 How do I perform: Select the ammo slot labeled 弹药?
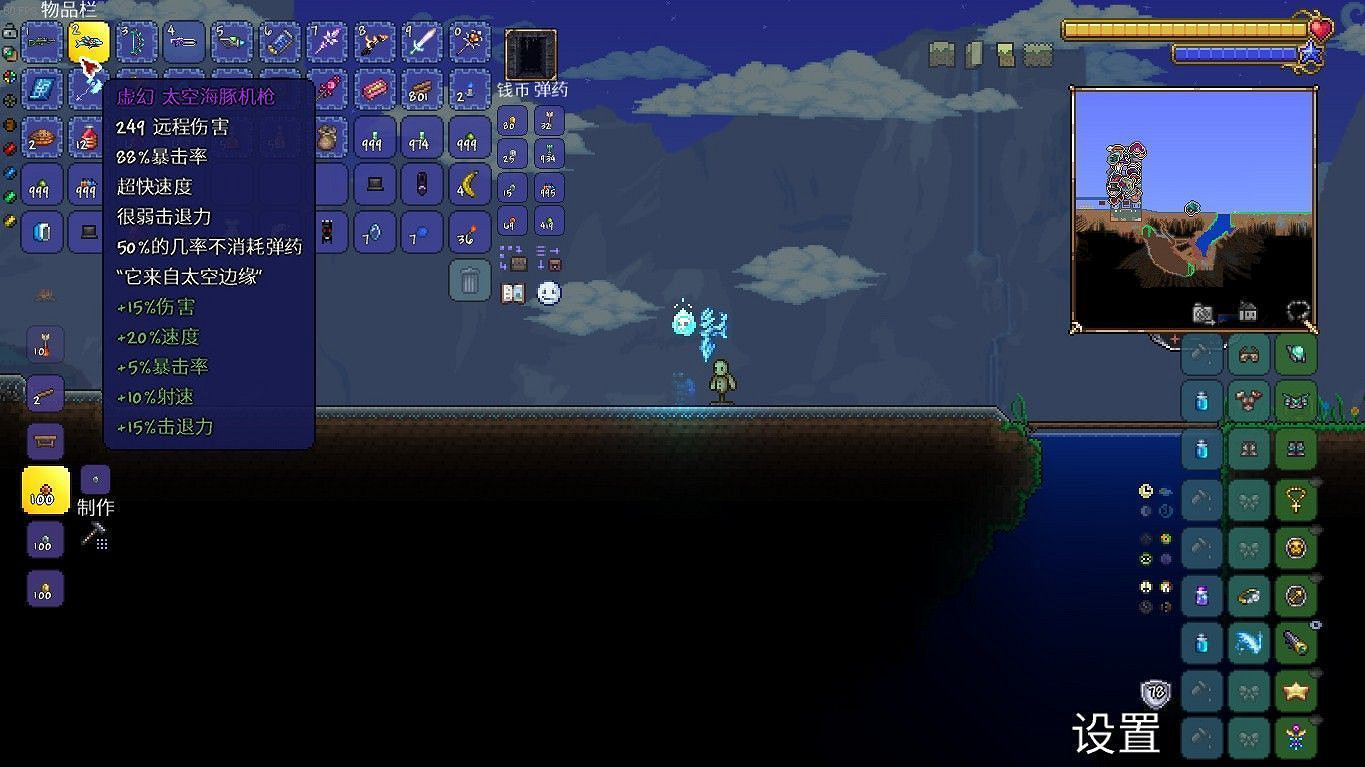coord(546,122)
